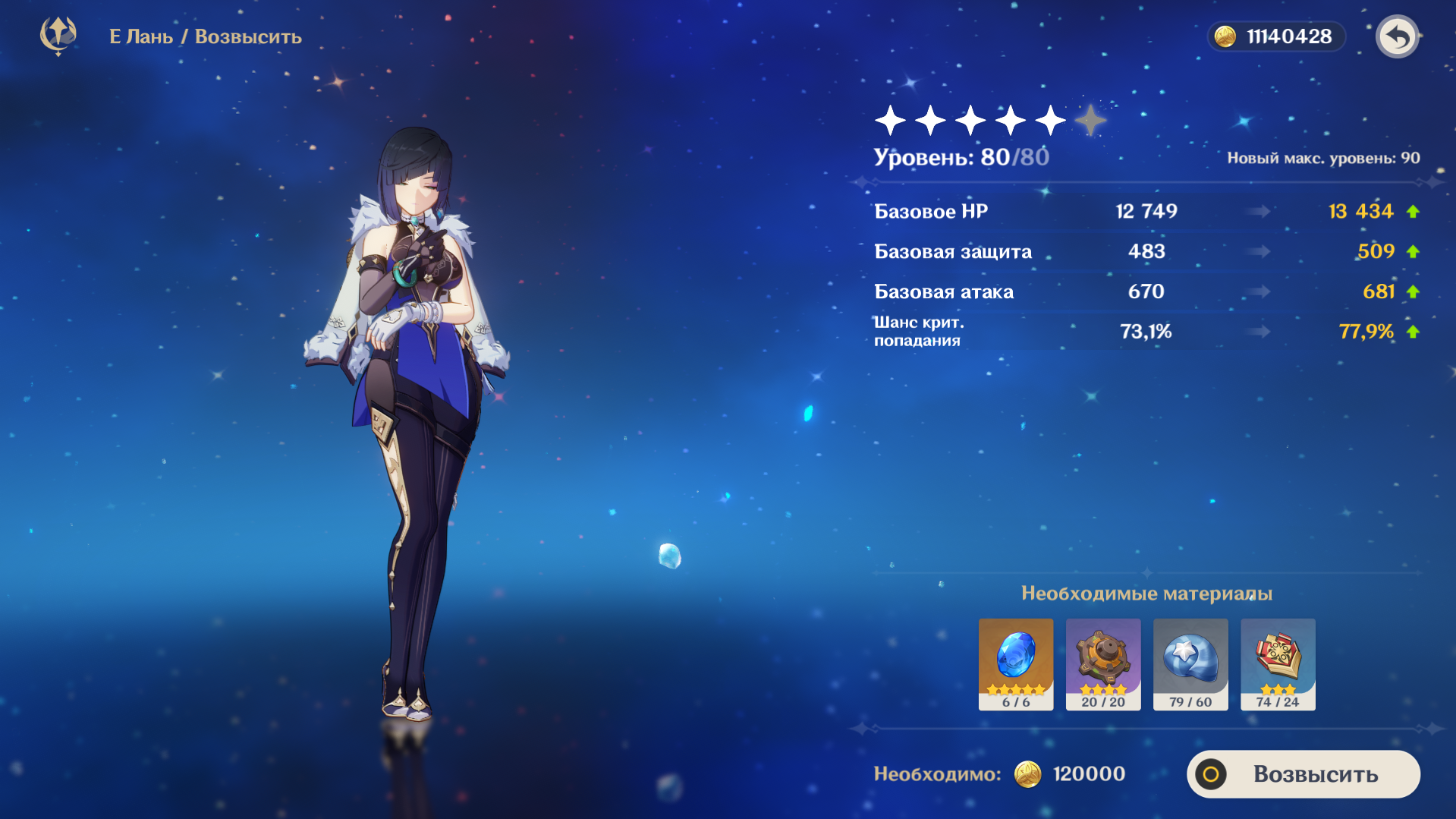Inspect the bronze mechanism boss material
Viewport: 1456px width, 819px height.
(1102, 663)
